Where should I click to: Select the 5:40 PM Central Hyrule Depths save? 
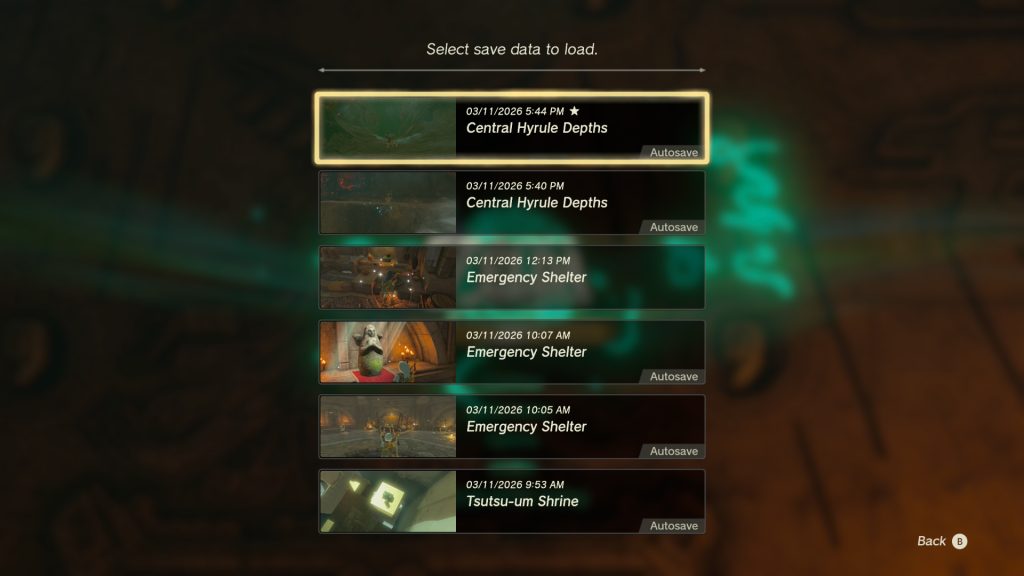(x=511, y=202)
